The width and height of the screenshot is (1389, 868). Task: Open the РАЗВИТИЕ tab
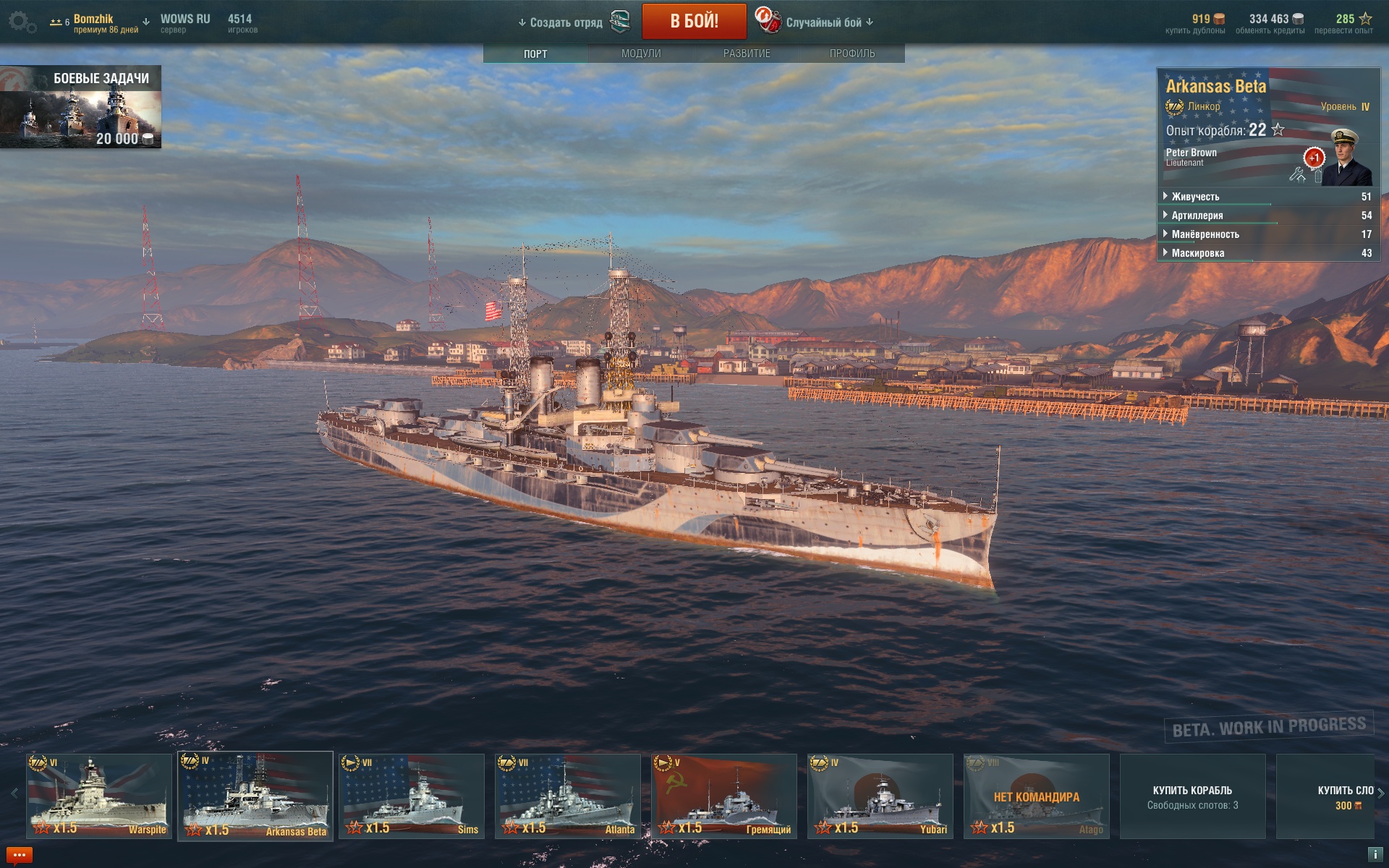(747, 54)
